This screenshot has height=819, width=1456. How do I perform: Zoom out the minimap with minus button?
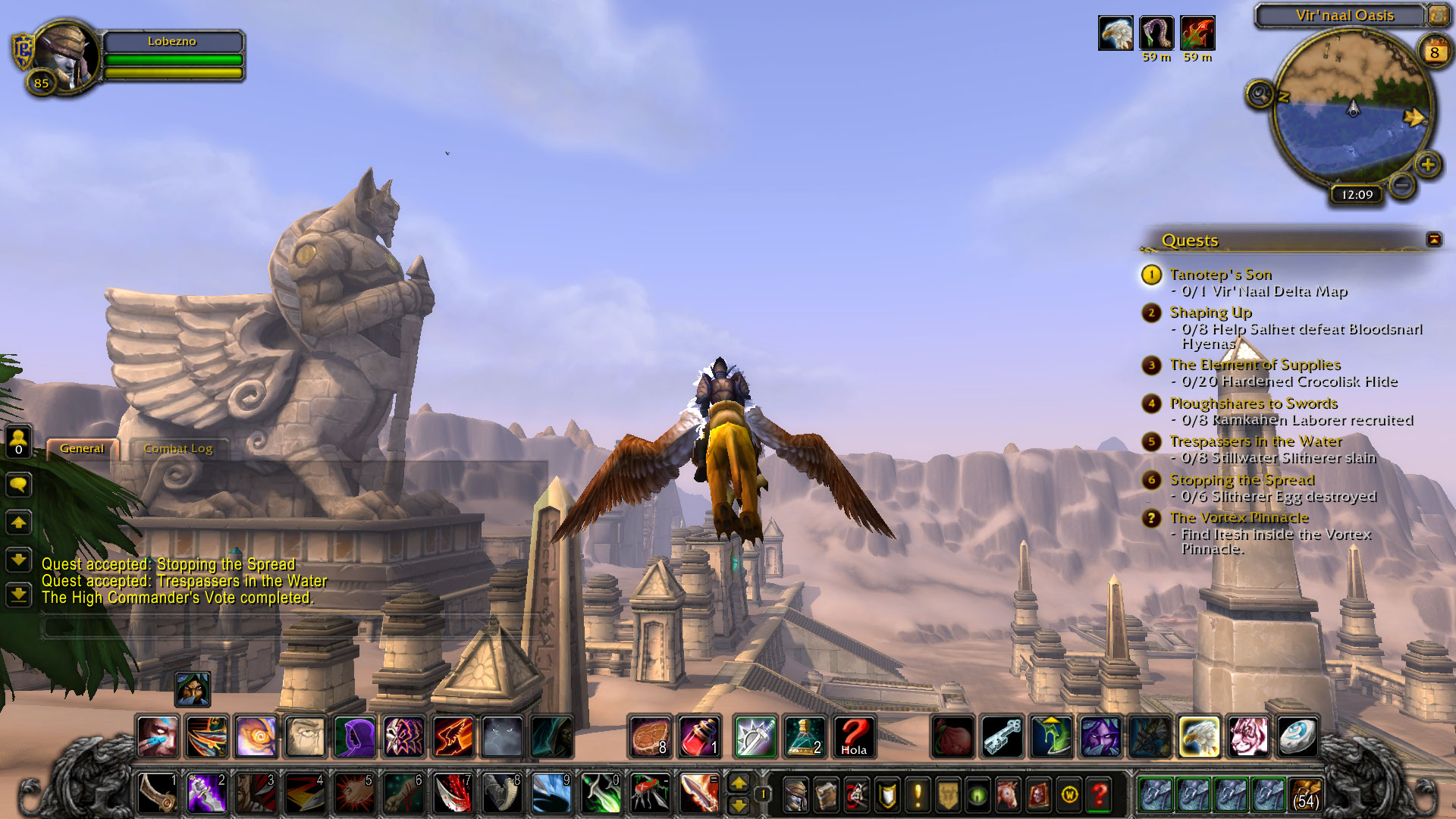pyautogui.click(x=1403, y=184)
